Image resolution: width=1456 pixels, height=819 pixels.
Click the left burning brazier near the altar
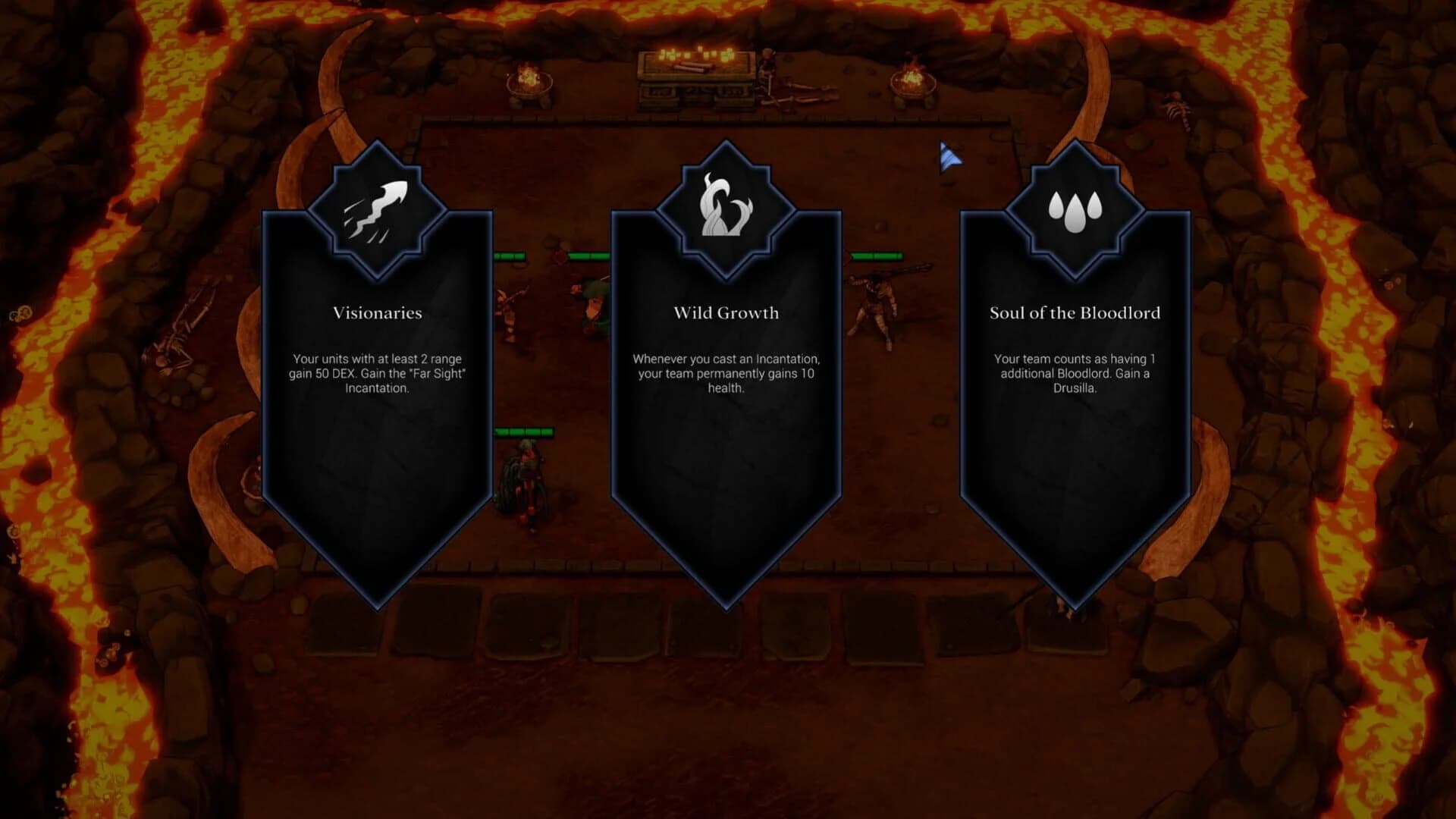point(531,80)
